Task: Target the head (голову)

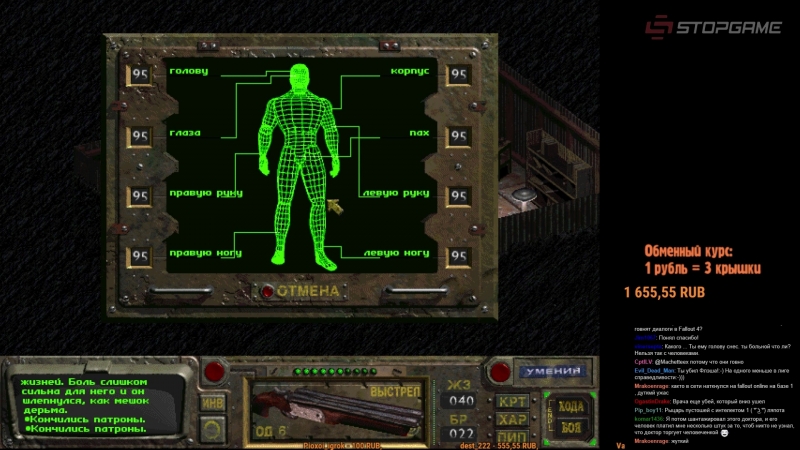Action: pos(189,72)
